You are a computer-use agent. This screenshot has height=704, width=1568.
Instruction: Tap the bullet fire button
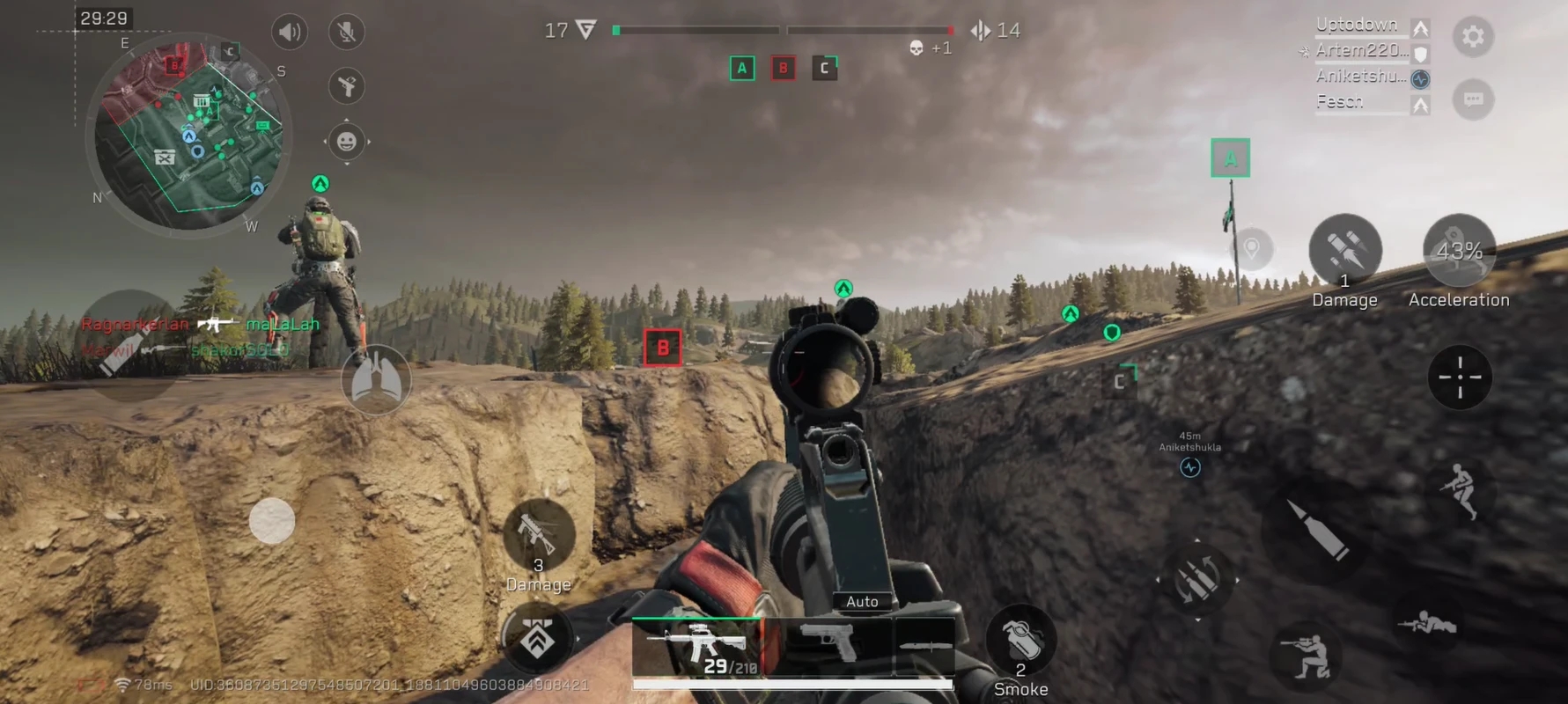(1316, 529)
